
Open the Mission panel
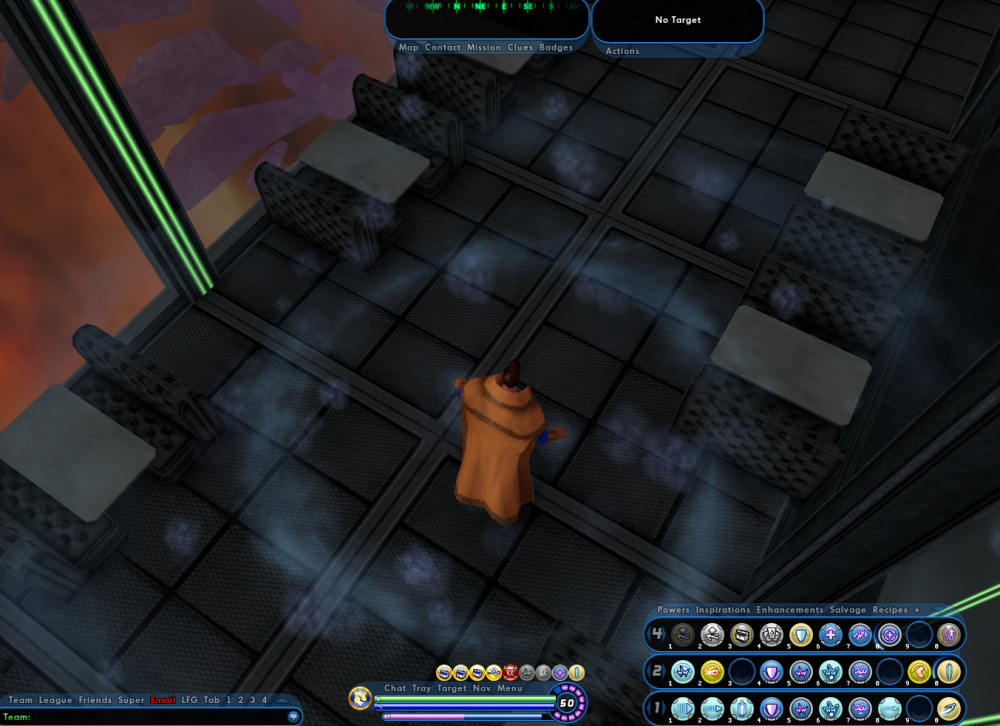tap(484, 48)
